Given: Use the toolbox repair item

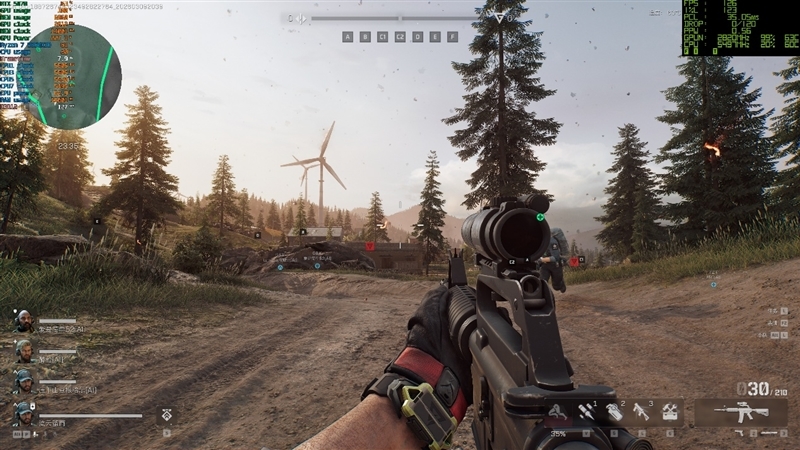Looking at the screenshot, I should click(x=670, y=411).
